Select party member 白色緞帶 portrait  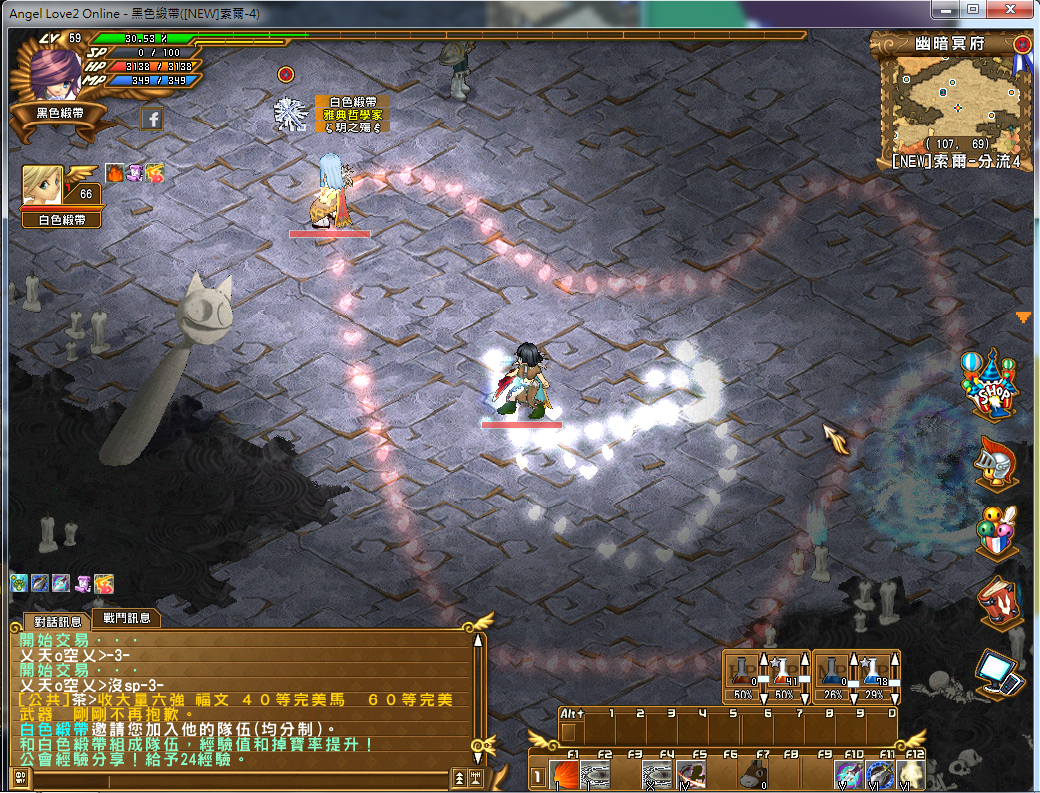tap(43, 185)
